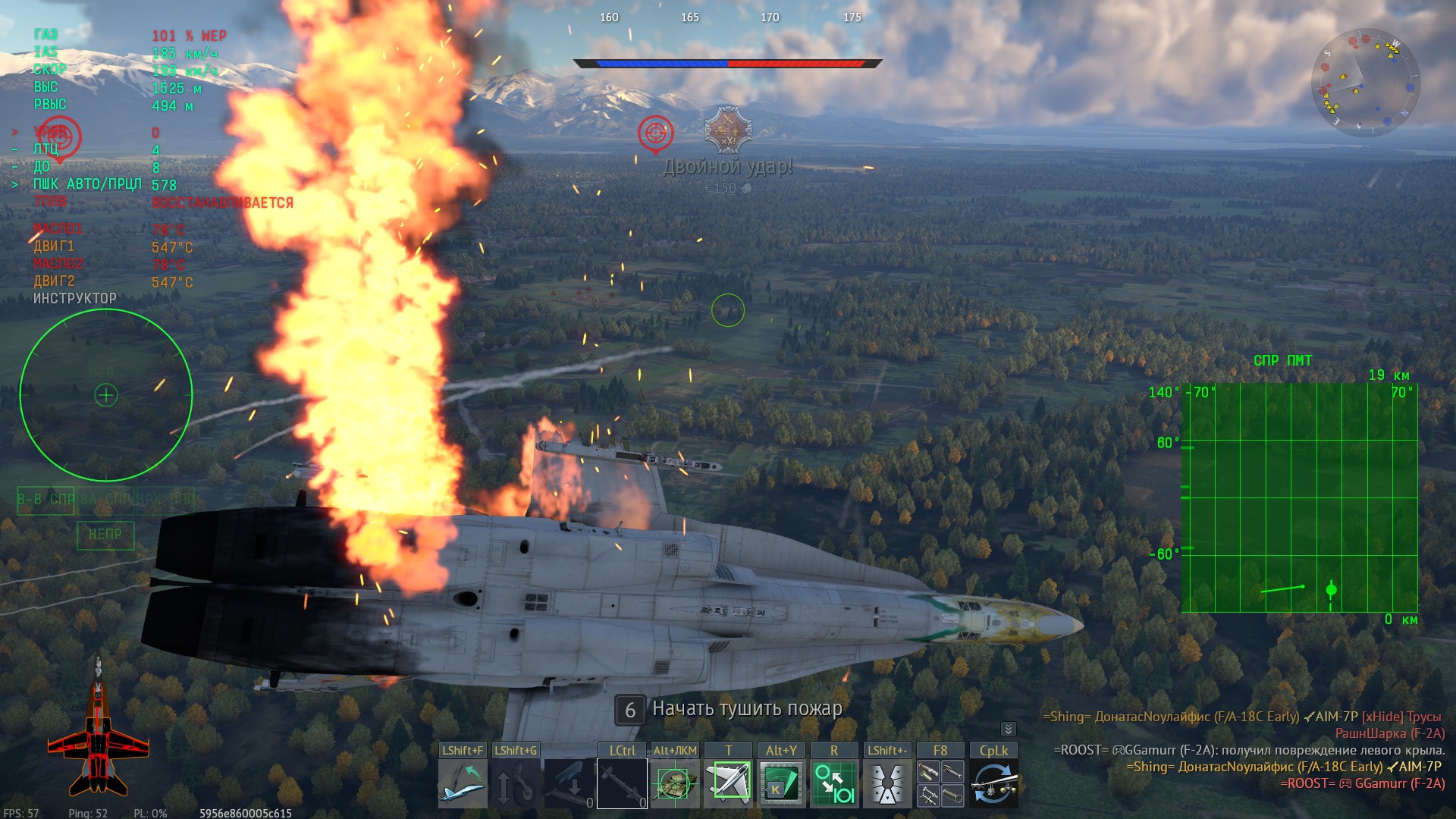Open the weapon selection grid (F8)
Image resolution: width=1456 pixels, height=819 pixels.
[940, 784]
